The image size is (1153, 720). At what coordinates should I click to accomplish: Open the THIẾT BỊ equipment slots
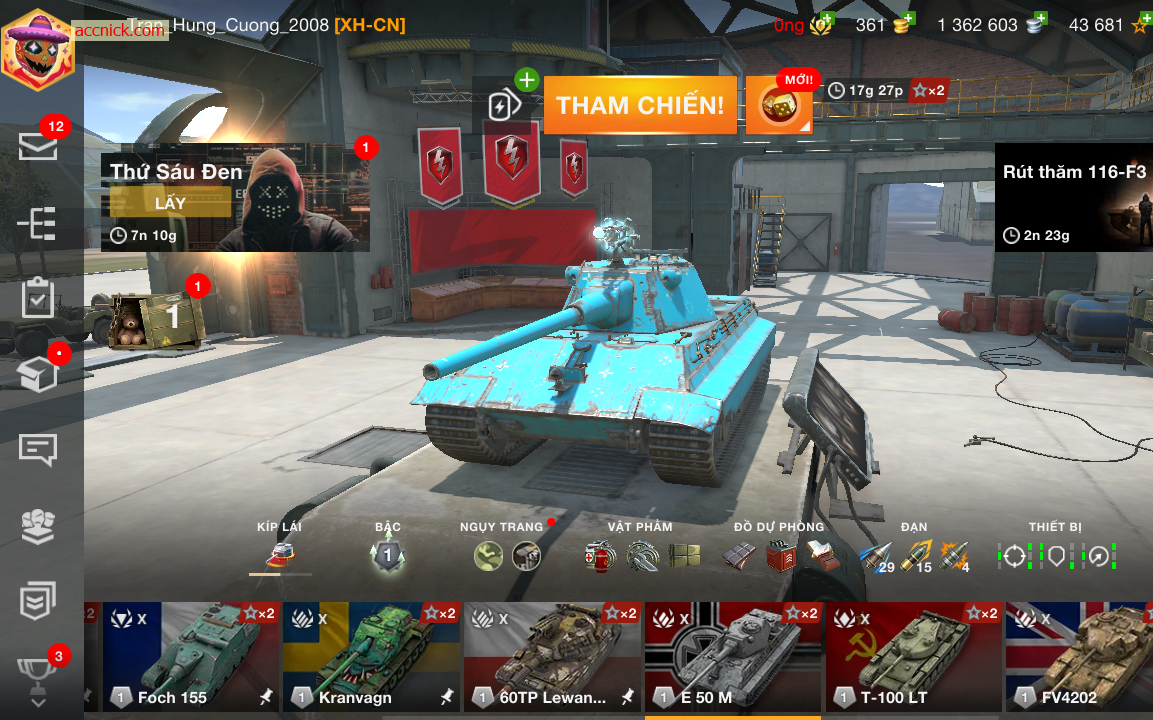click(1056, 555)
